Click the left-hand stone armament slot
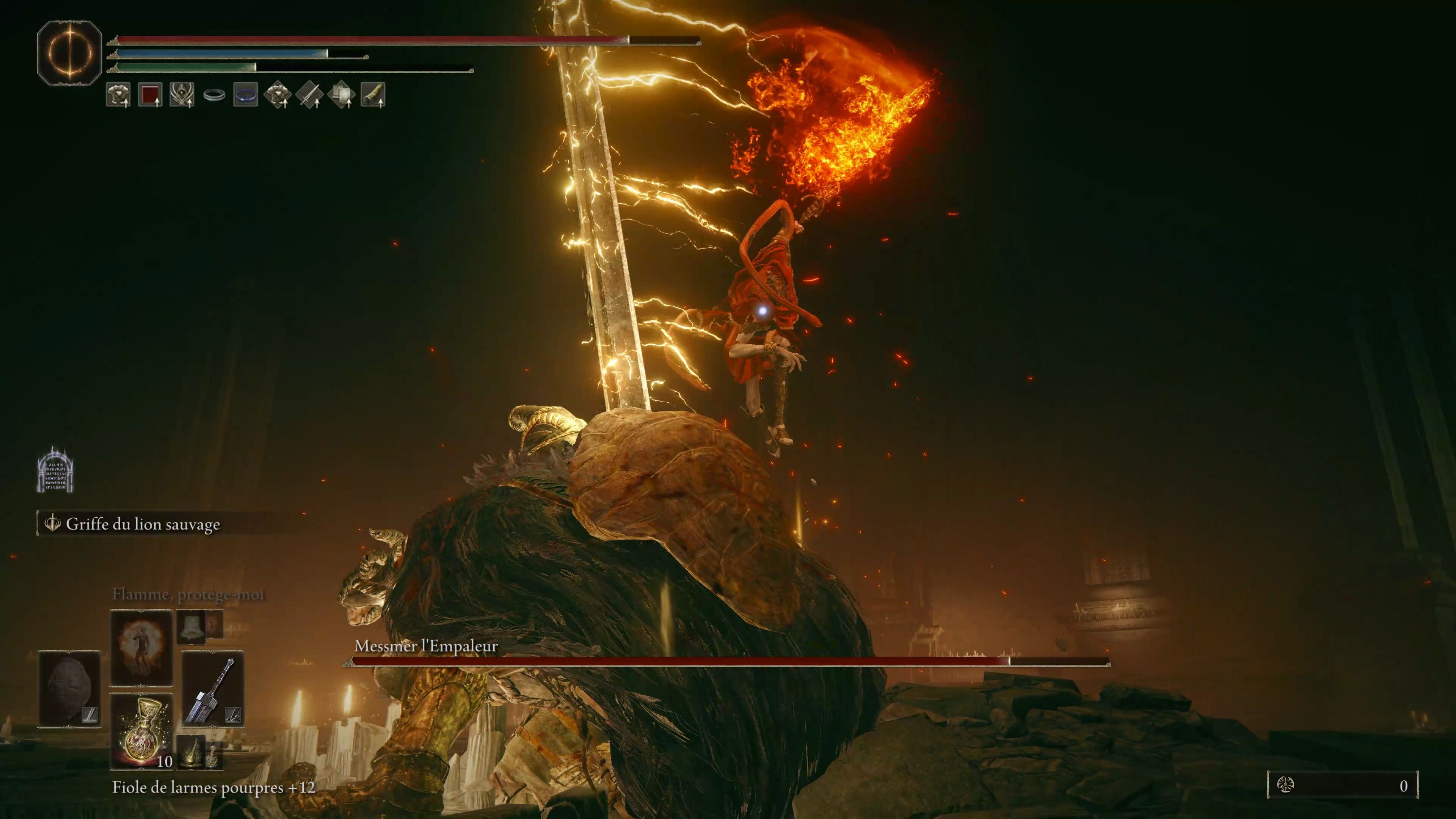 [x=69, y=689]
